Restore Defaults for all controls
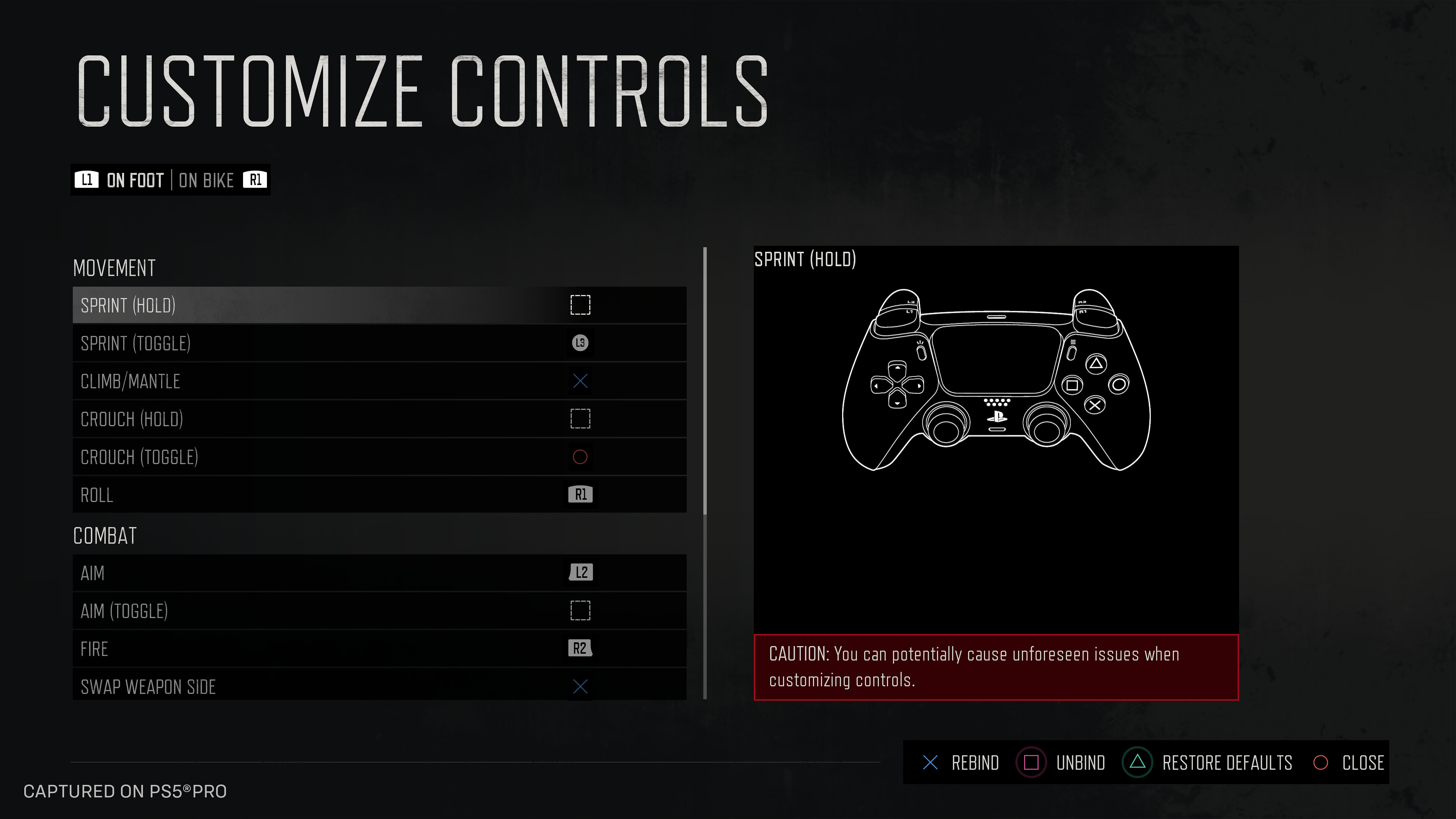The width and height of the screenshot is (1456, 819). (1210, 763)
